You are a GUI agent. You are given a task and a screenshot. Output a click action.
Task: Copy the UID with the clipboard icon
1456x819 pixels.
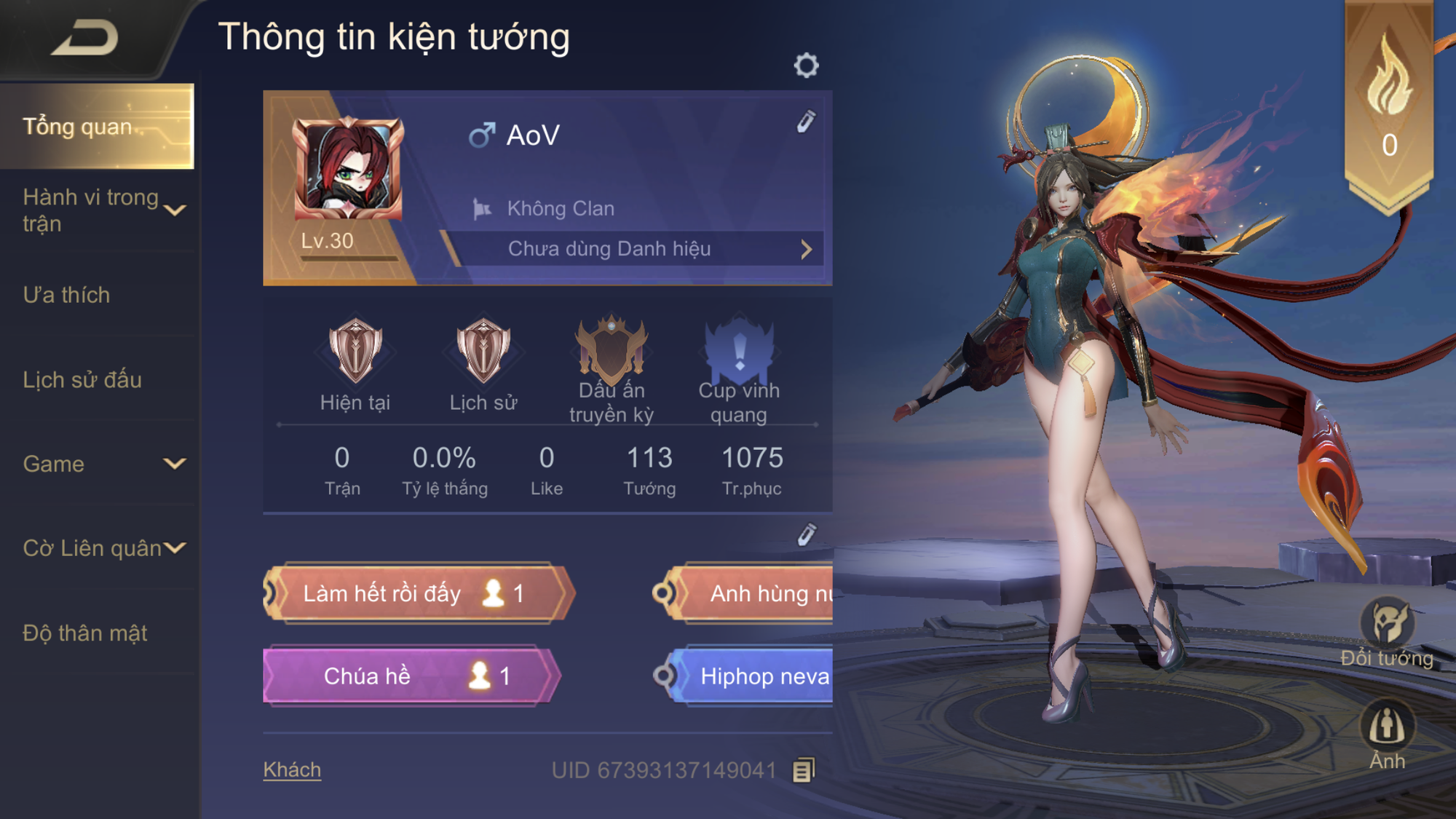click(x=803, y=770)
